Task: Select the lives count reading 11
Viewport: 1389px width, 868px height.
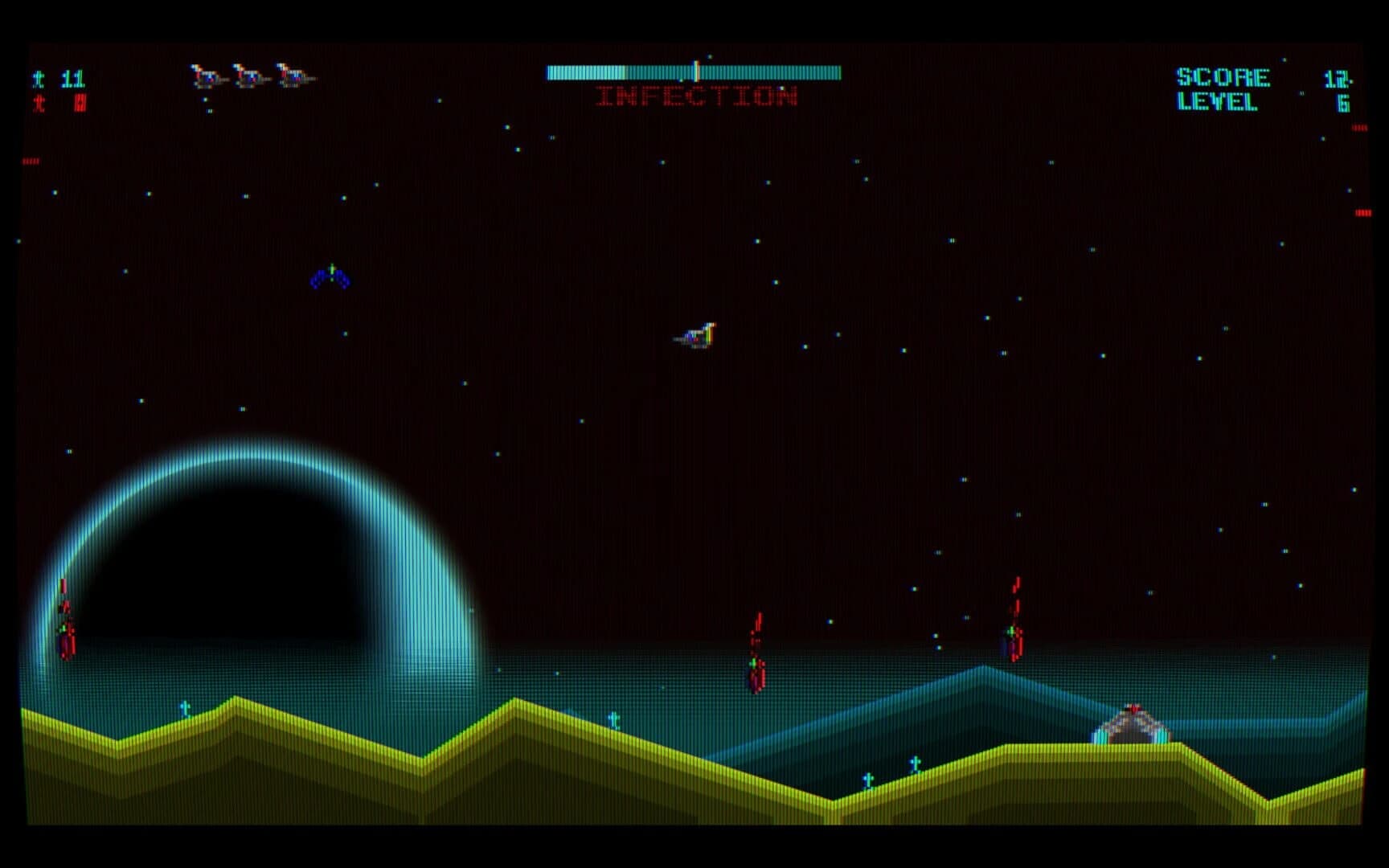Action: [x=74, y=78]
